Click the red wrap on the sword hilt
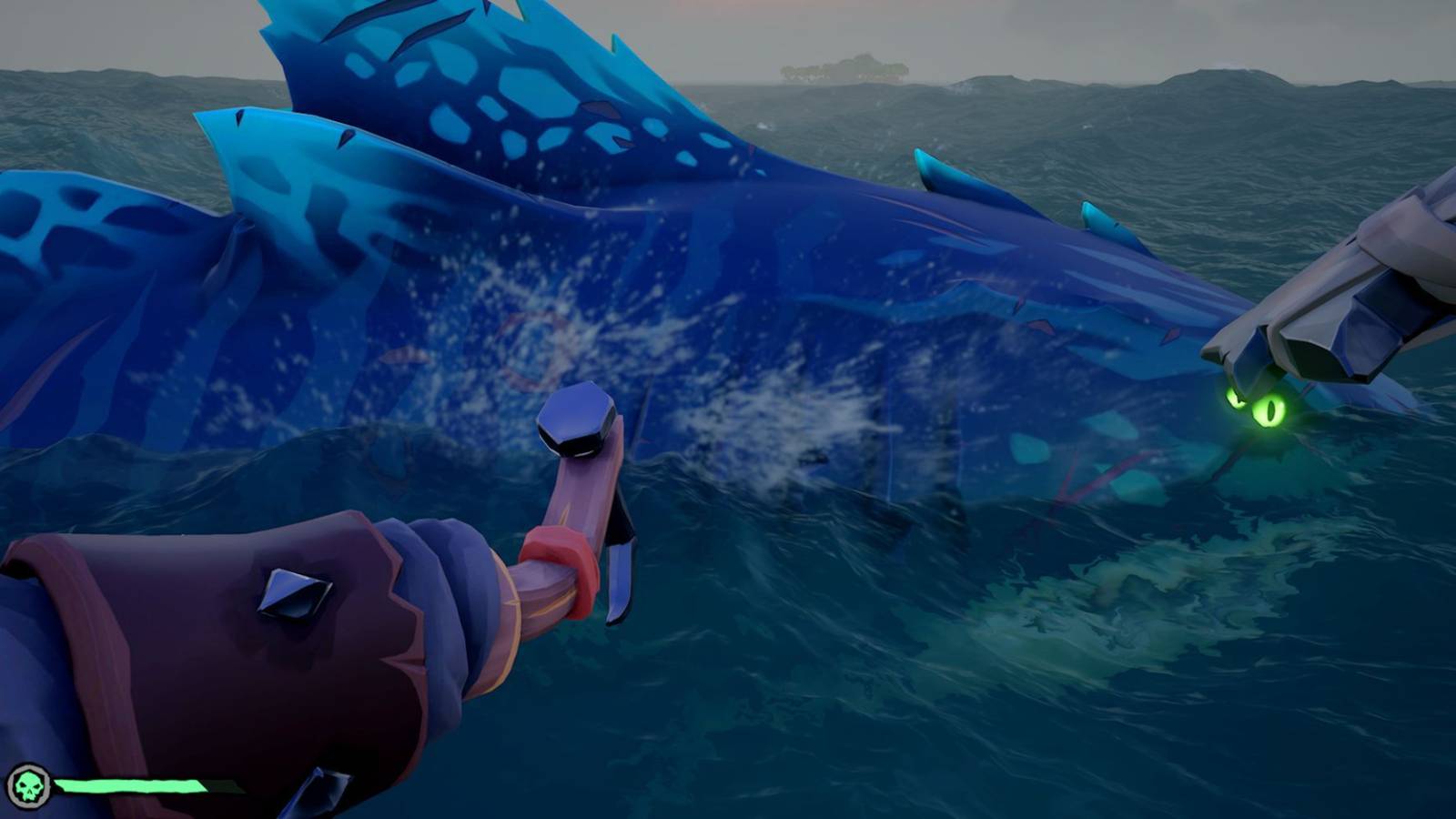The image size is (1456, 819). [x=554, y=547]
